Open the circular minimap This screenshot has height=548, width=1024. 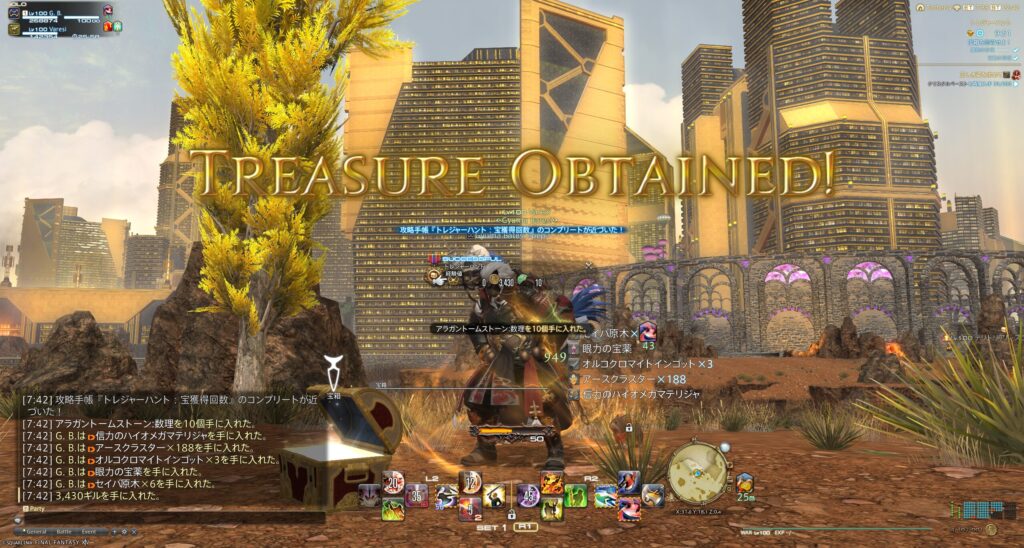click(x=698, y=470)
